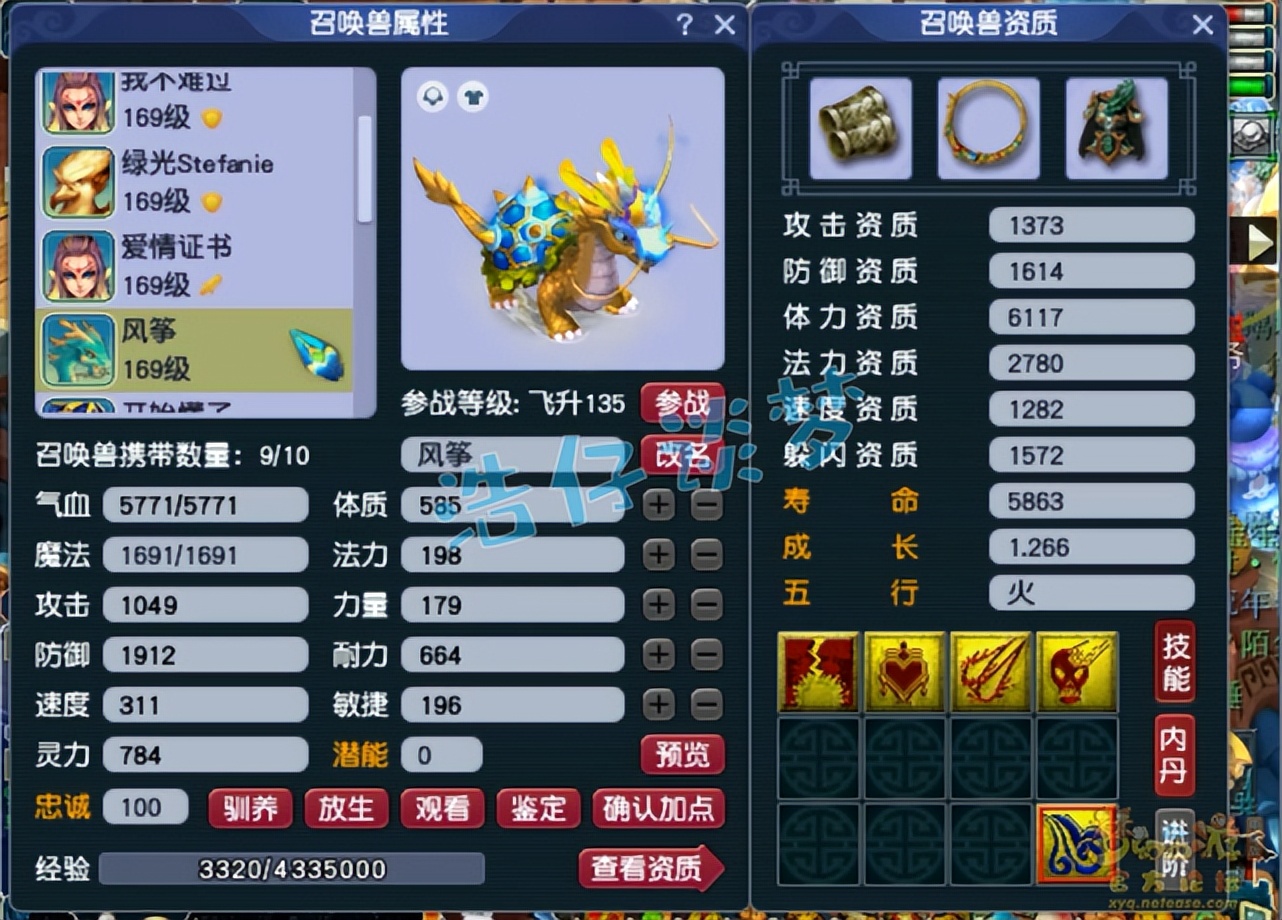Increase 体质 with its plus button
Image resolution: width=1282 pixels, height=920 pixels.
pyautogui.click(x=658, y=505)
